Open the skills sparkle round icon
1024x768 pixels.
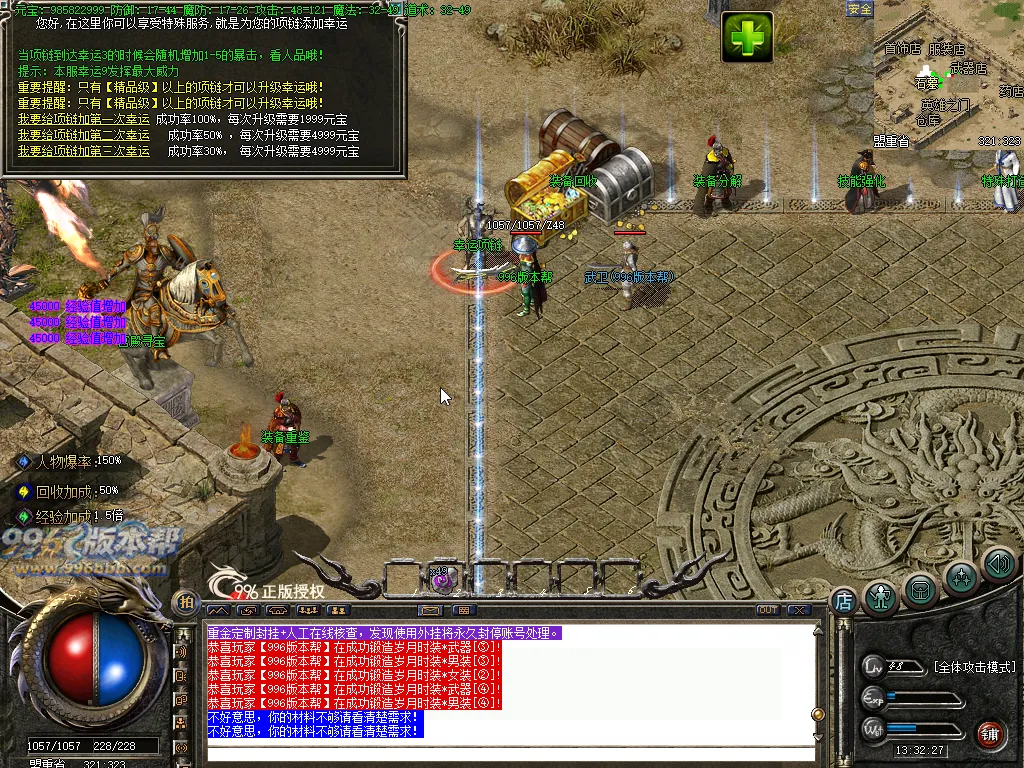pyautogui.click(x=961, y=578)
